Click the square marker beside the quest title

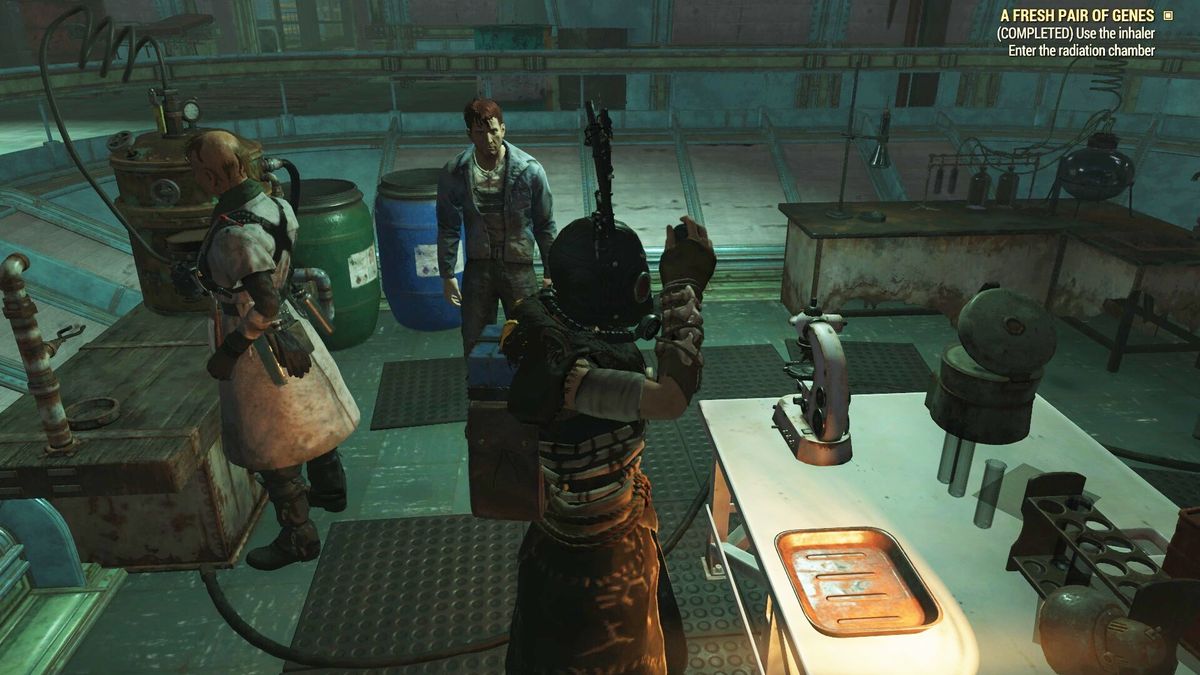pyautogui.click(x=1166, y=16)
